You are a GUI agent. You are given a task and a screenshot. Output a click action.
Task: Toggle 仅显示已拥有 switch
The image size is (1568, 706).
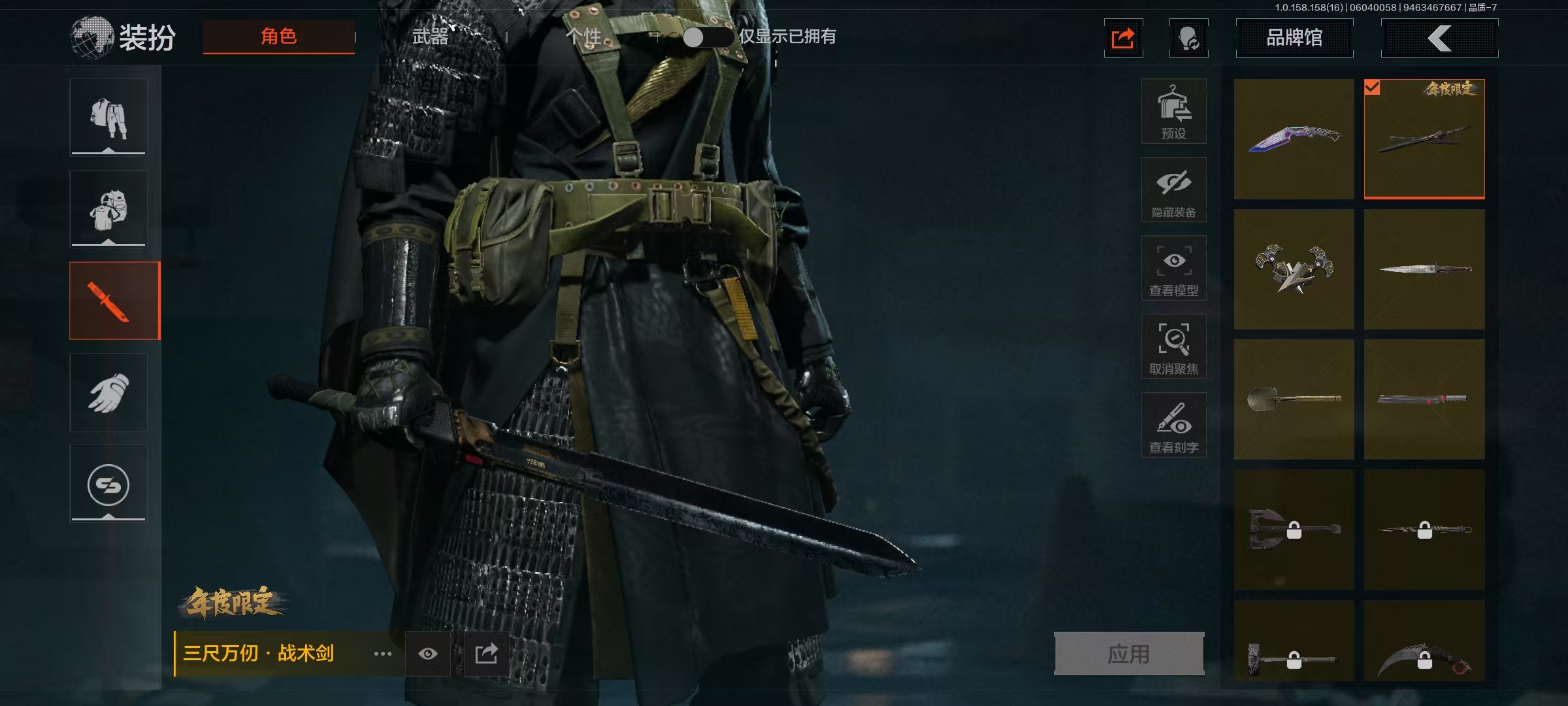[x=706, y=37]
